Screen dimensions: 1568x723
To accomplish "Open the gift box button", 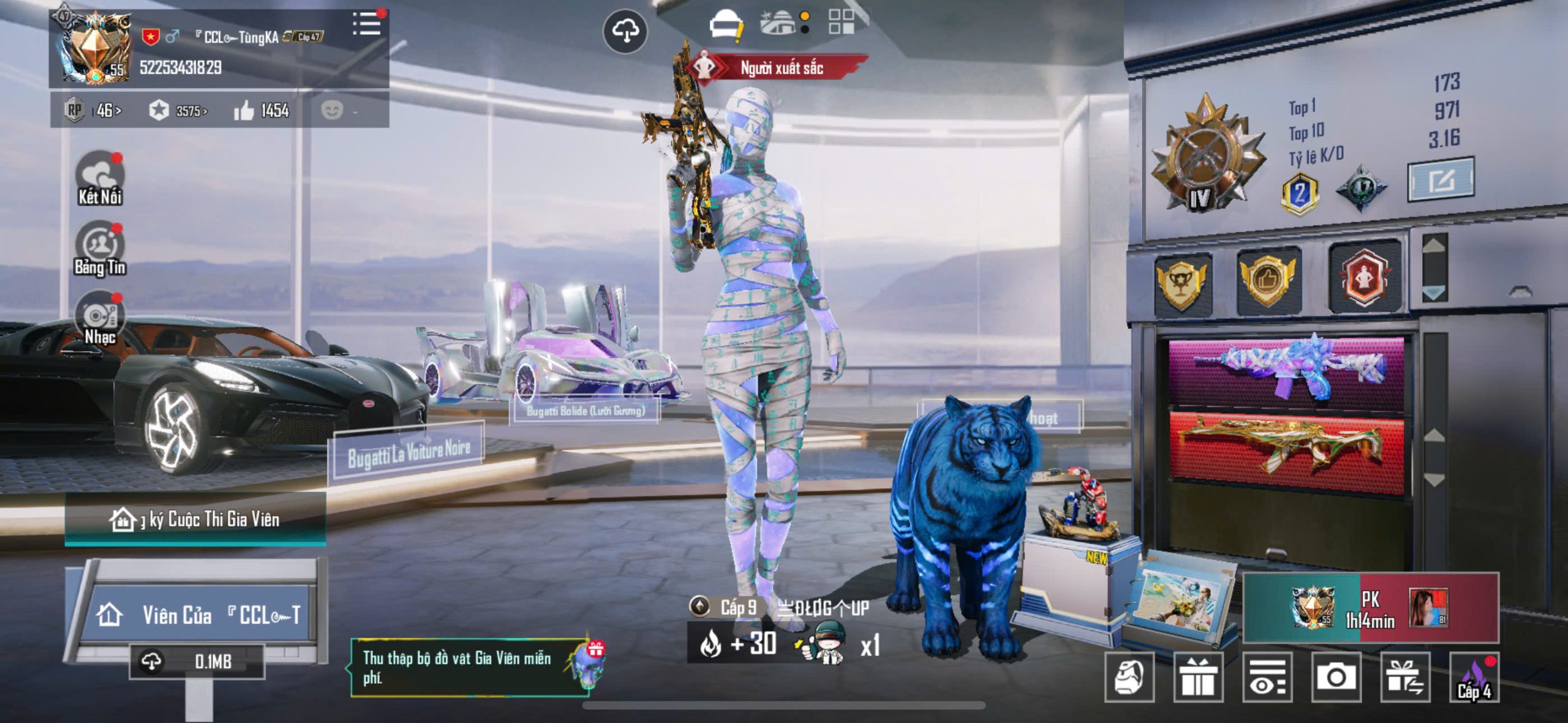I will [1197, 677].
